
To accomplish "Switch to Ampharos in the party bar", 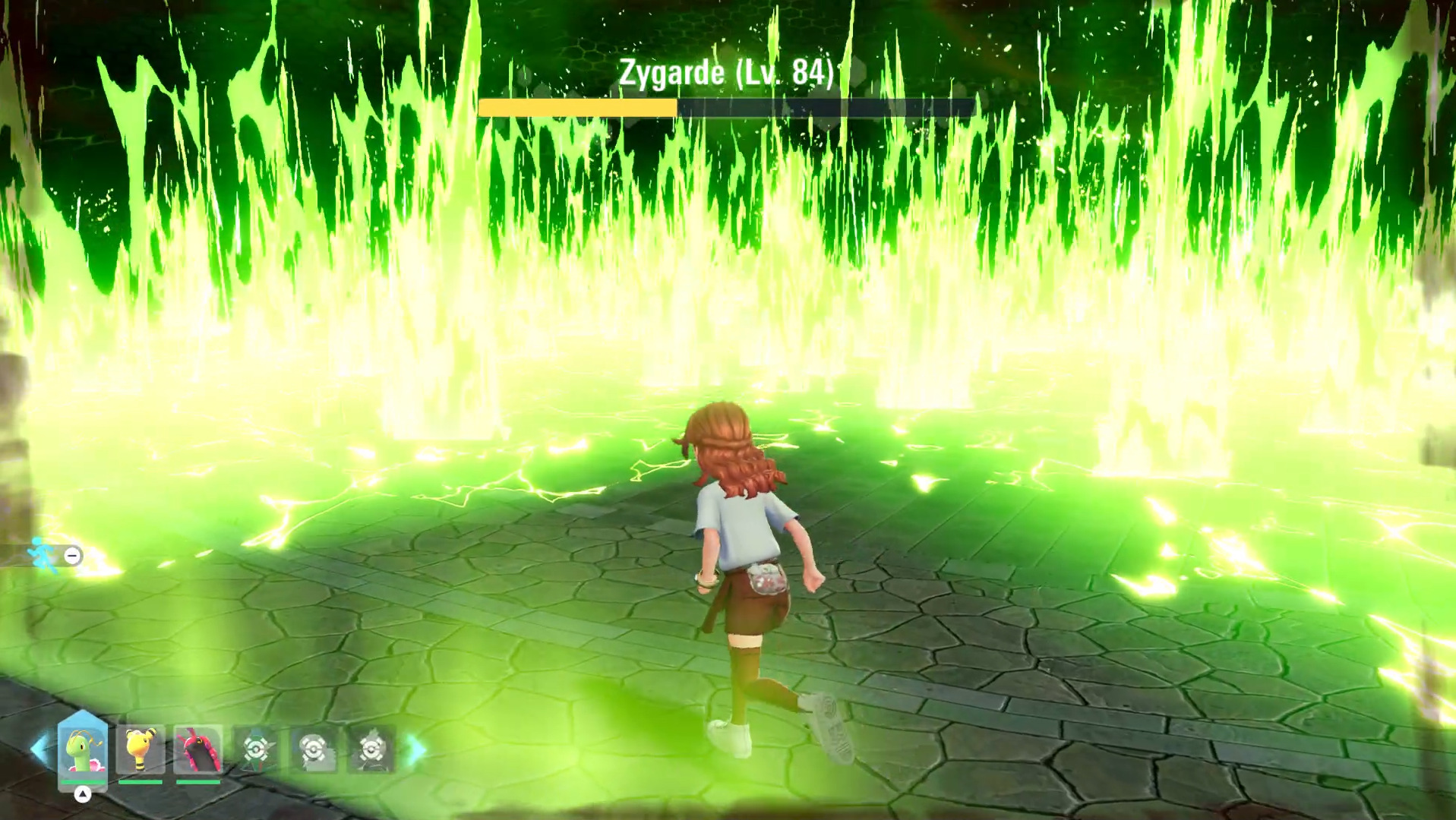I will pos(141,749).
